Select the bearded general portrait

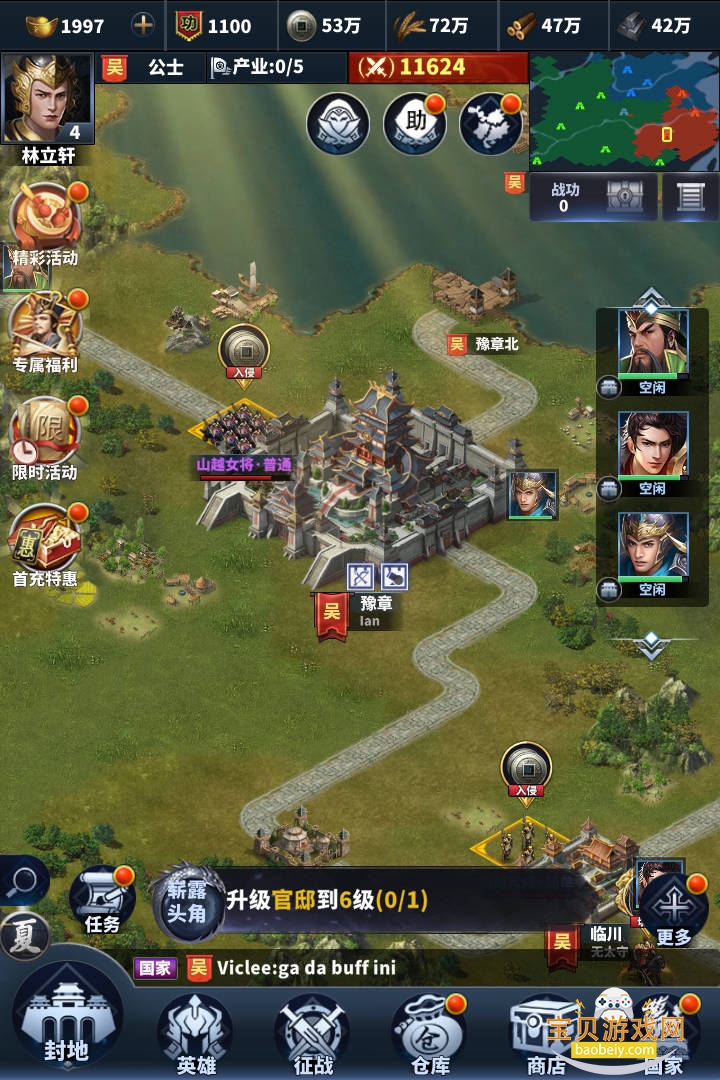(652, 344)
